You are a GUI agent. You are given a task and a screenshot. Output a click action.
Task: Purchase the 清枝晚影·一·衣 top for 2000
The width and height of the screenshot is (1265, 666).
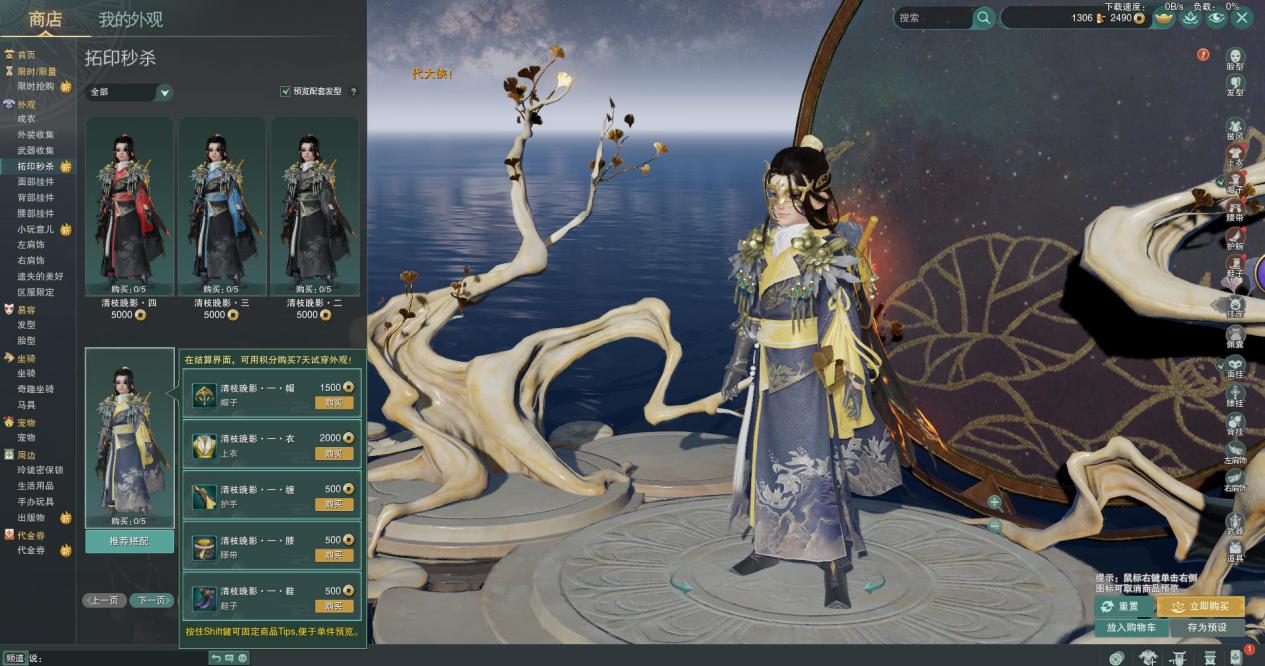click(x=334, y=454)
